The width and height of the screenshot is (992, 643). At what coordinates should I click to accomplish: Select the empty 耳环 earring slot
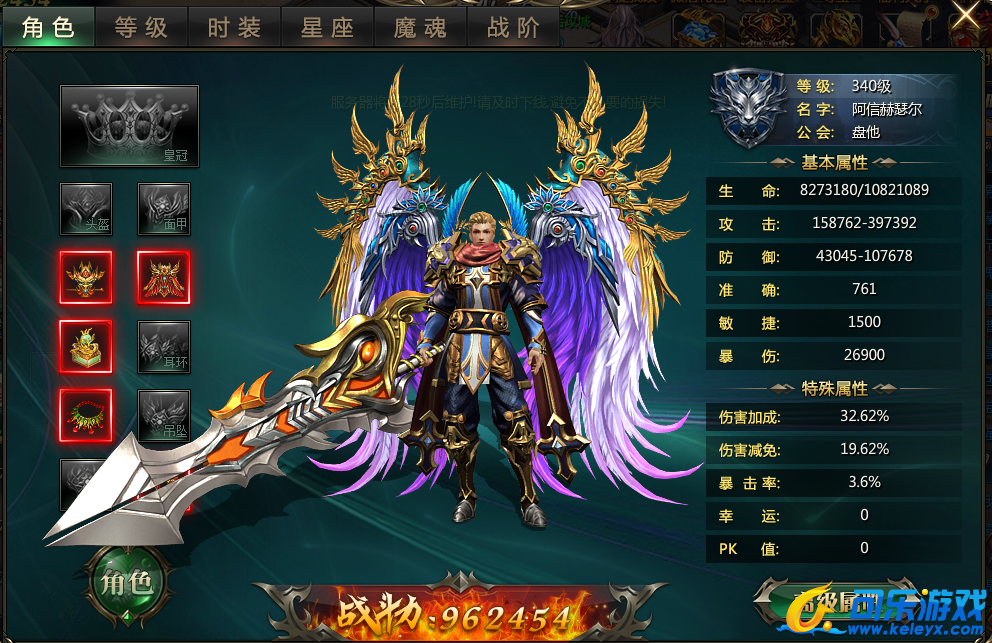[163, 346]
